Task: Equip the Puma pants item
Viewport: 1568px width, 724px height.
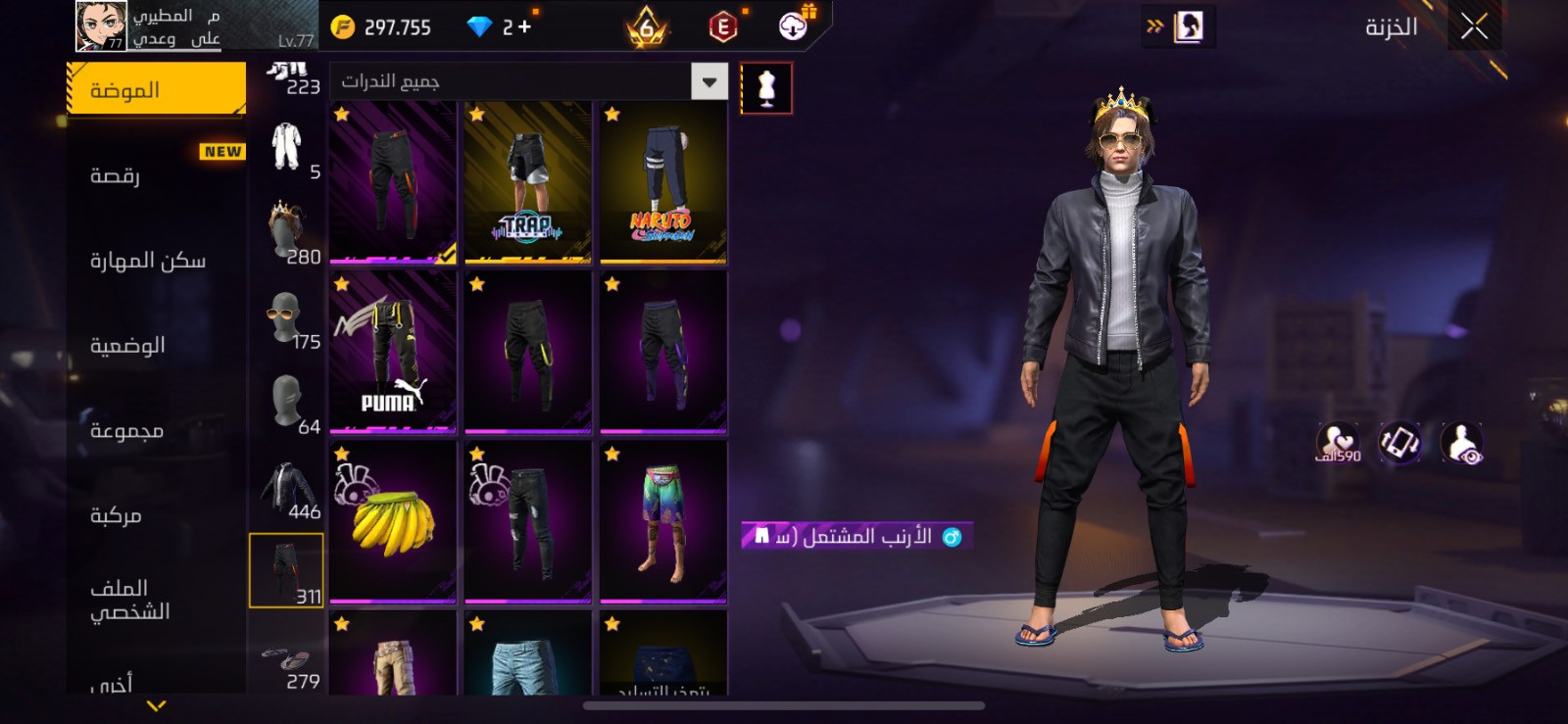Action: (393, 353)
